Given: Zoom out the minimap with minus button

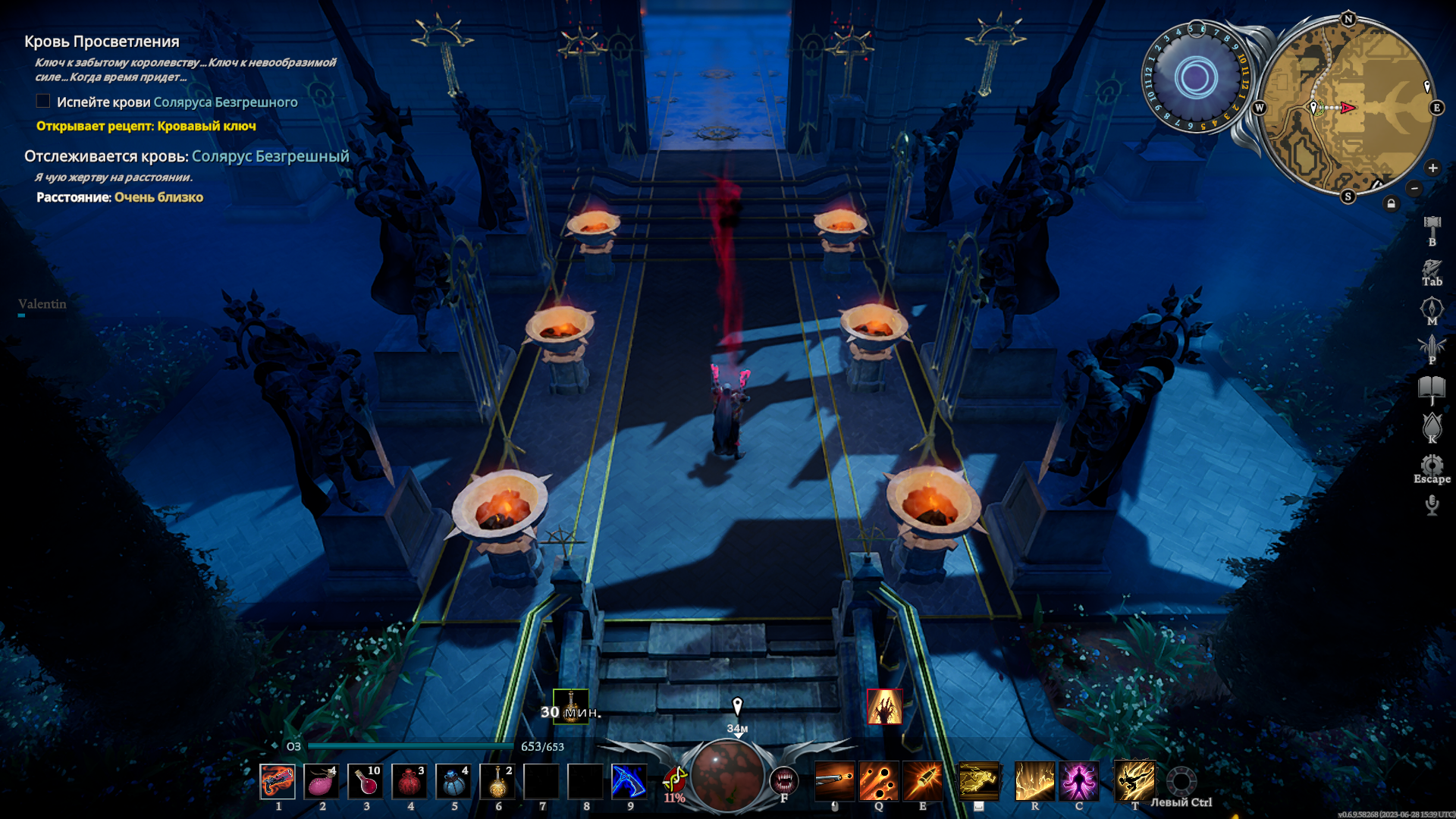Looking at the screenshot, I should pyautogui.click(x=1414, y=188).
